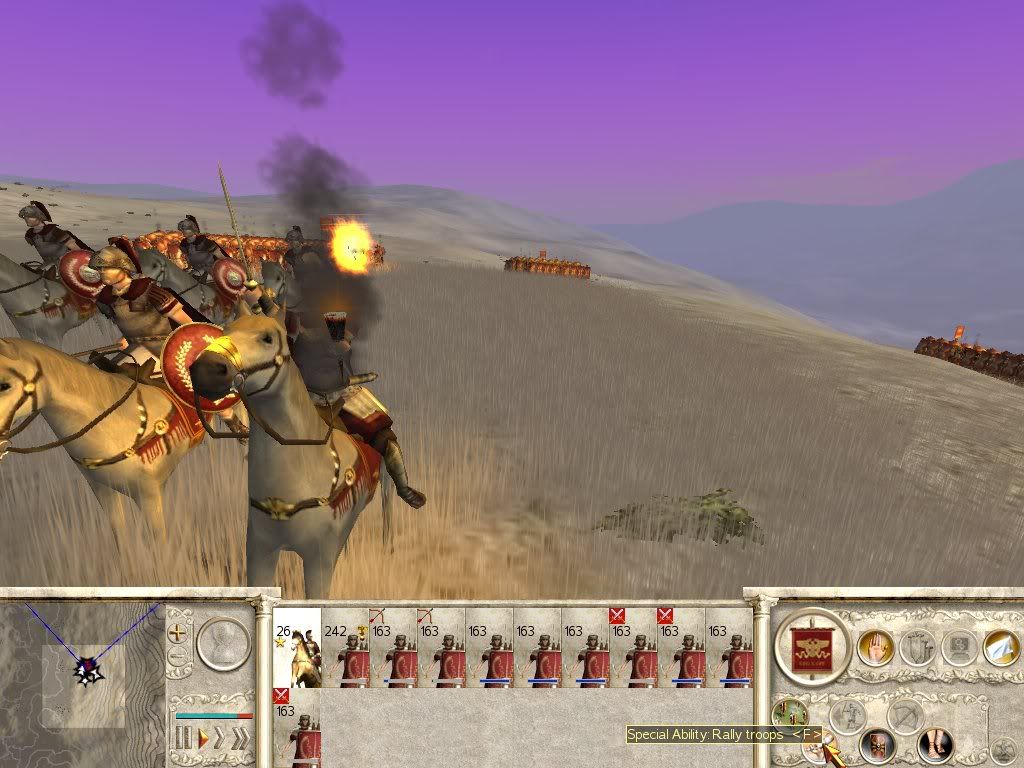1024x768 pixels.
Task: Zoom out the minimap with minus button
Action: [178, 657]
